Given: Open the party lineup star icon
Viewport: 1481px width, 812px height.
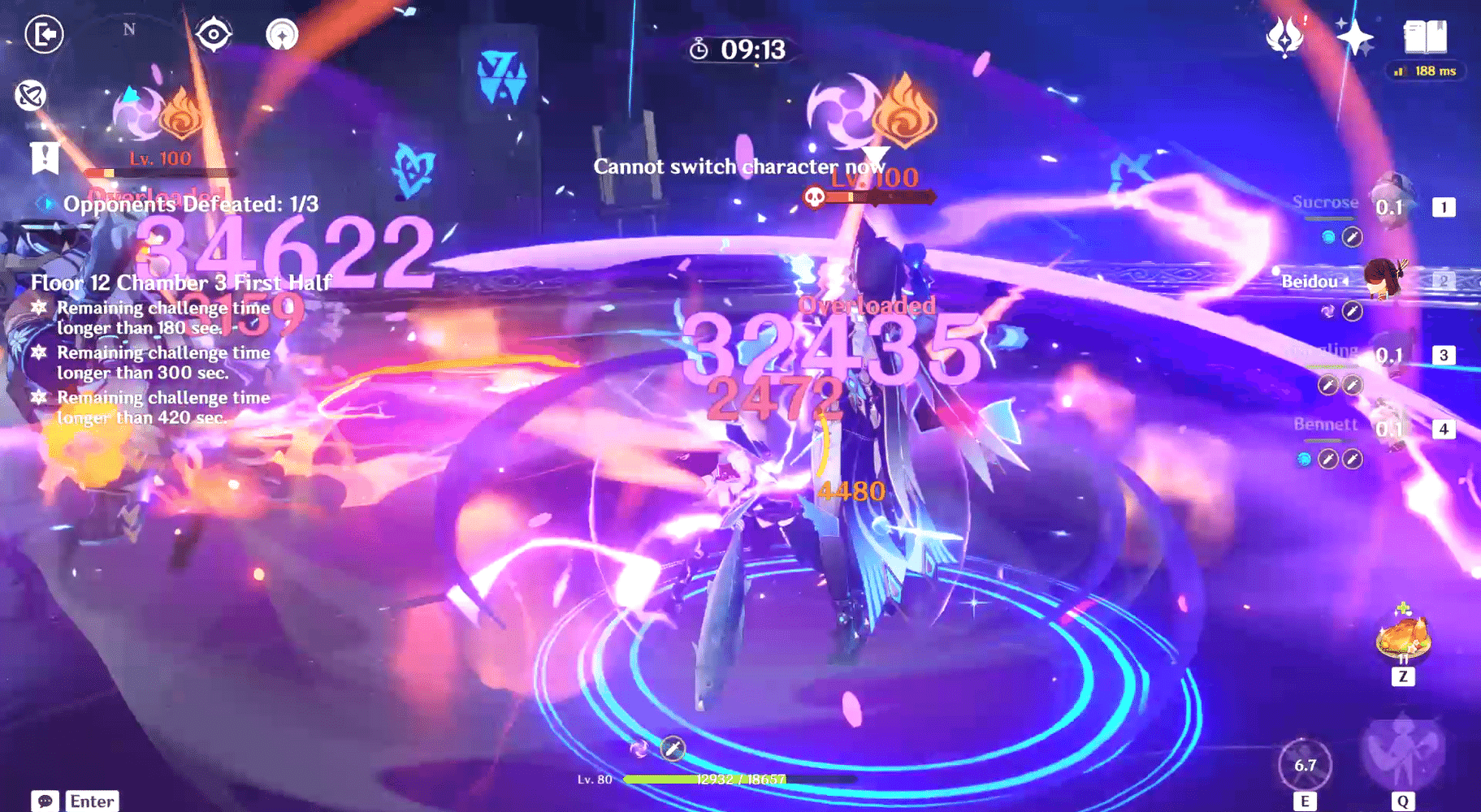Looking at the screenshot, I should (282, 35).
